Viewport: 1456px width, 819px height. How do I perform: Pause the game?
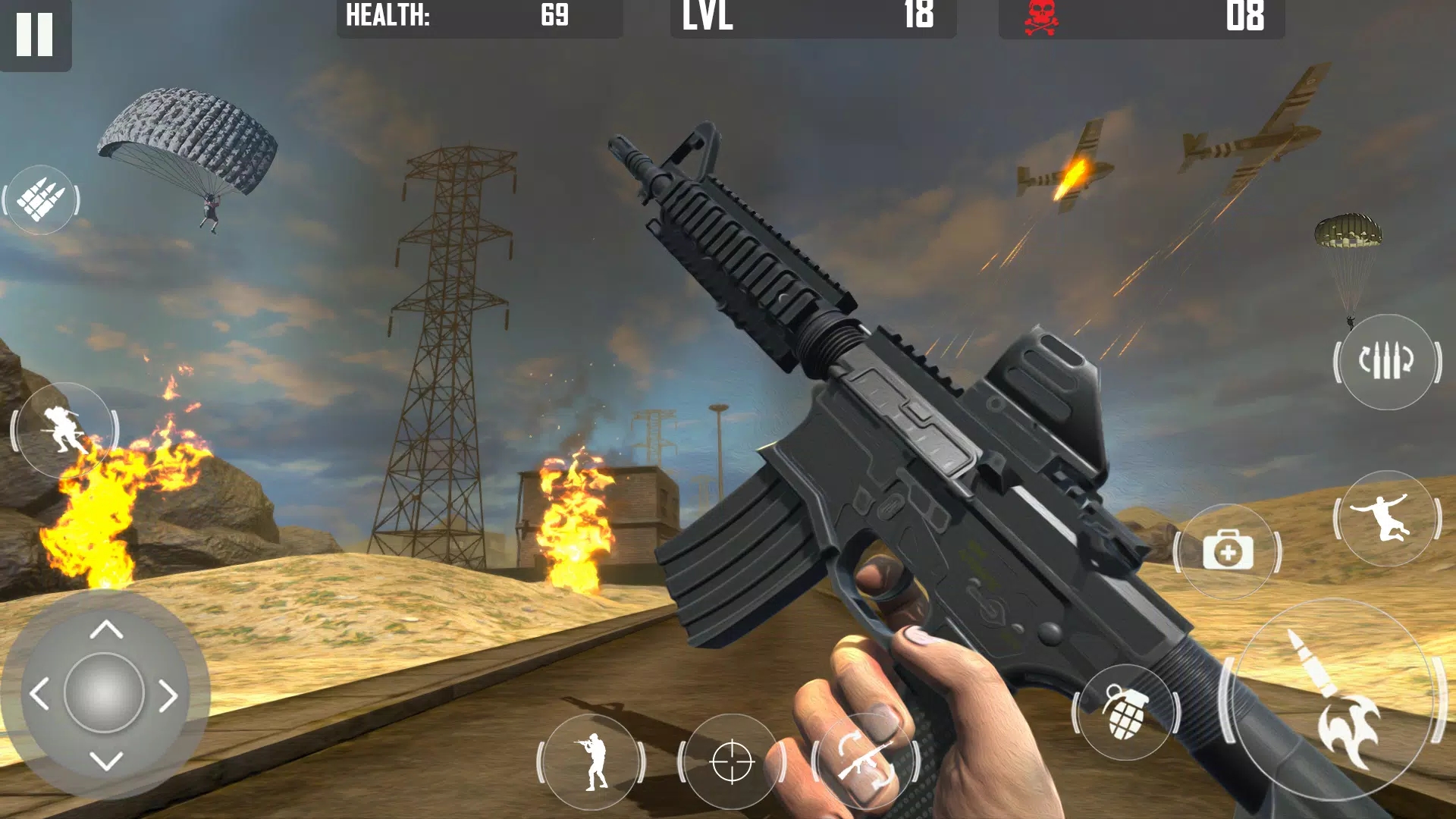(x=36, y=34)
